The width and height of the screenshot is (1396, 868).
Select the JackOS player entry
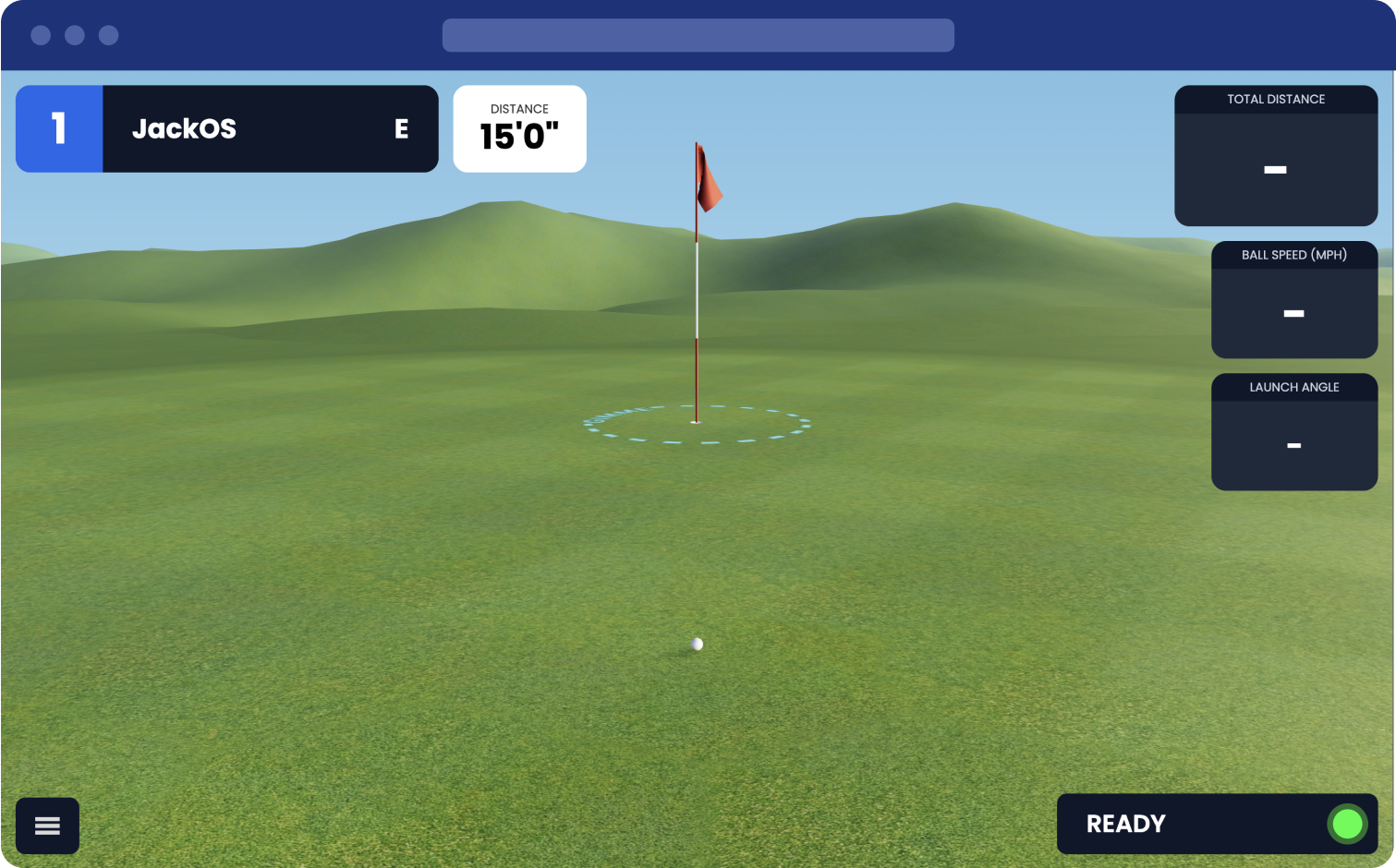coord(185,128)
